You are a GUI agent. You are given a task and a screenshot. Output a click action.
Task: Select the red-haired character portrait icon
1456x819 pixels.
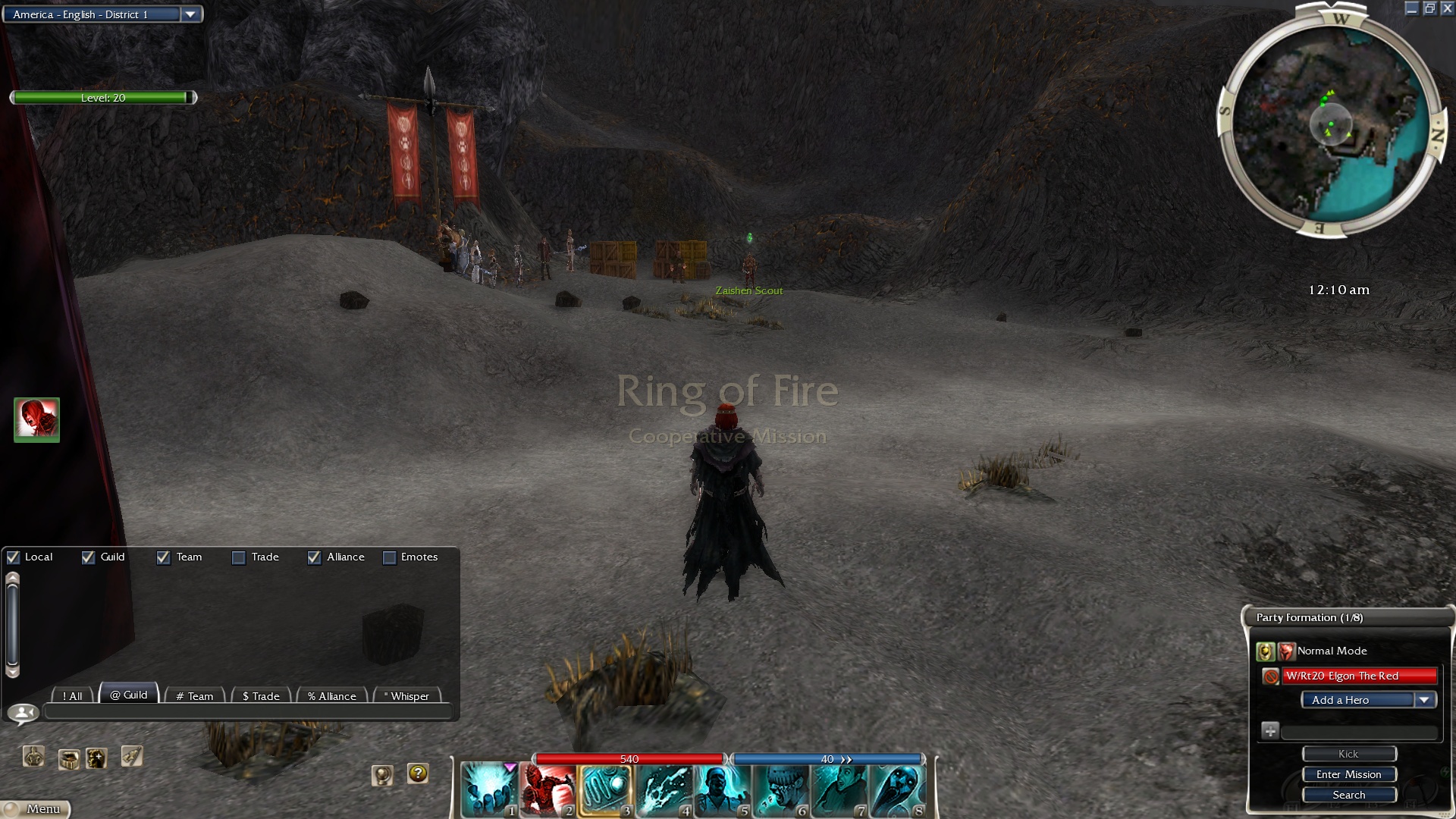coord(36,419)
